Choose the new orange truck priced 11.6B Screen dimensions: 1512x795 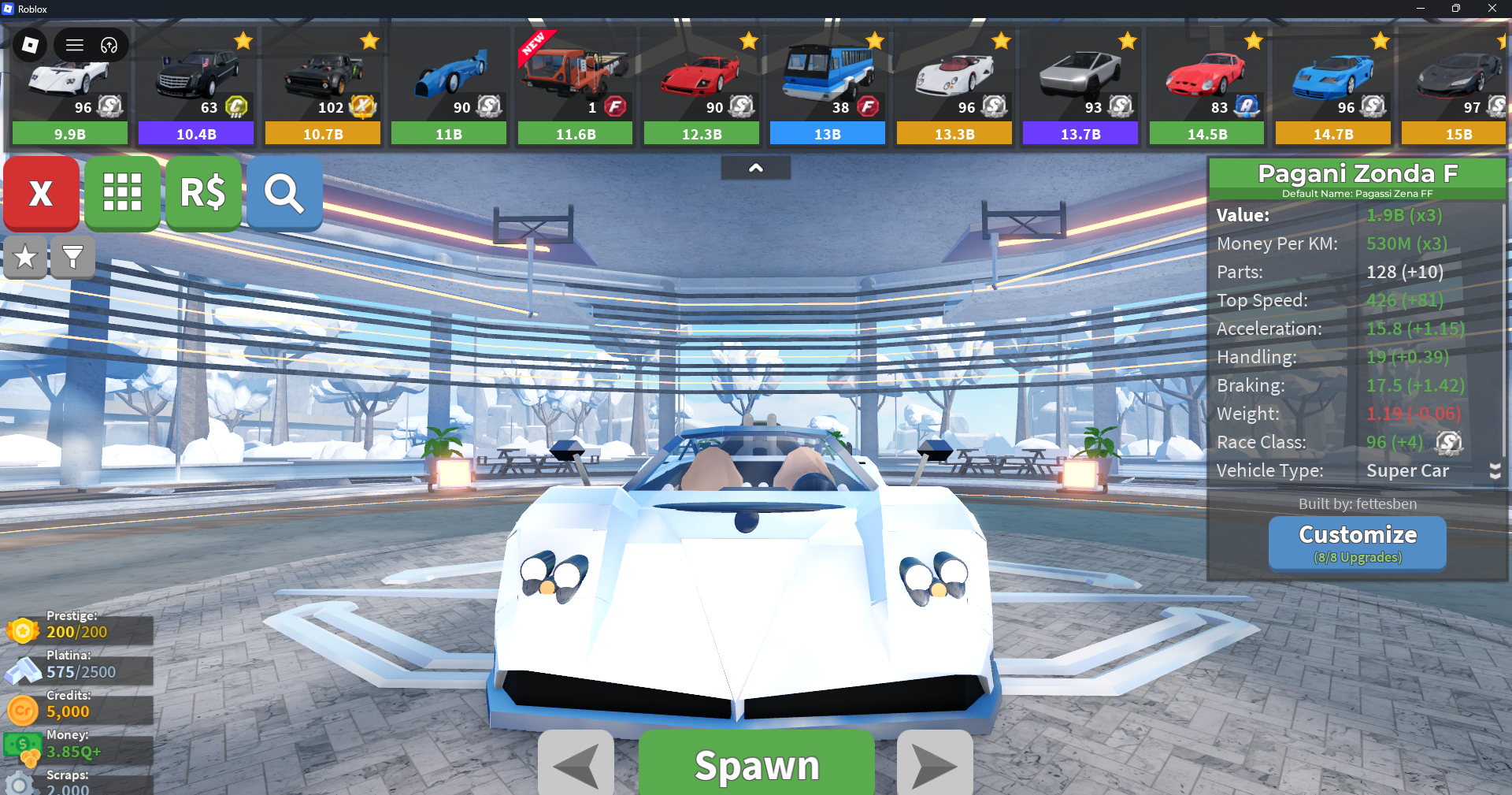pos(575,87)
